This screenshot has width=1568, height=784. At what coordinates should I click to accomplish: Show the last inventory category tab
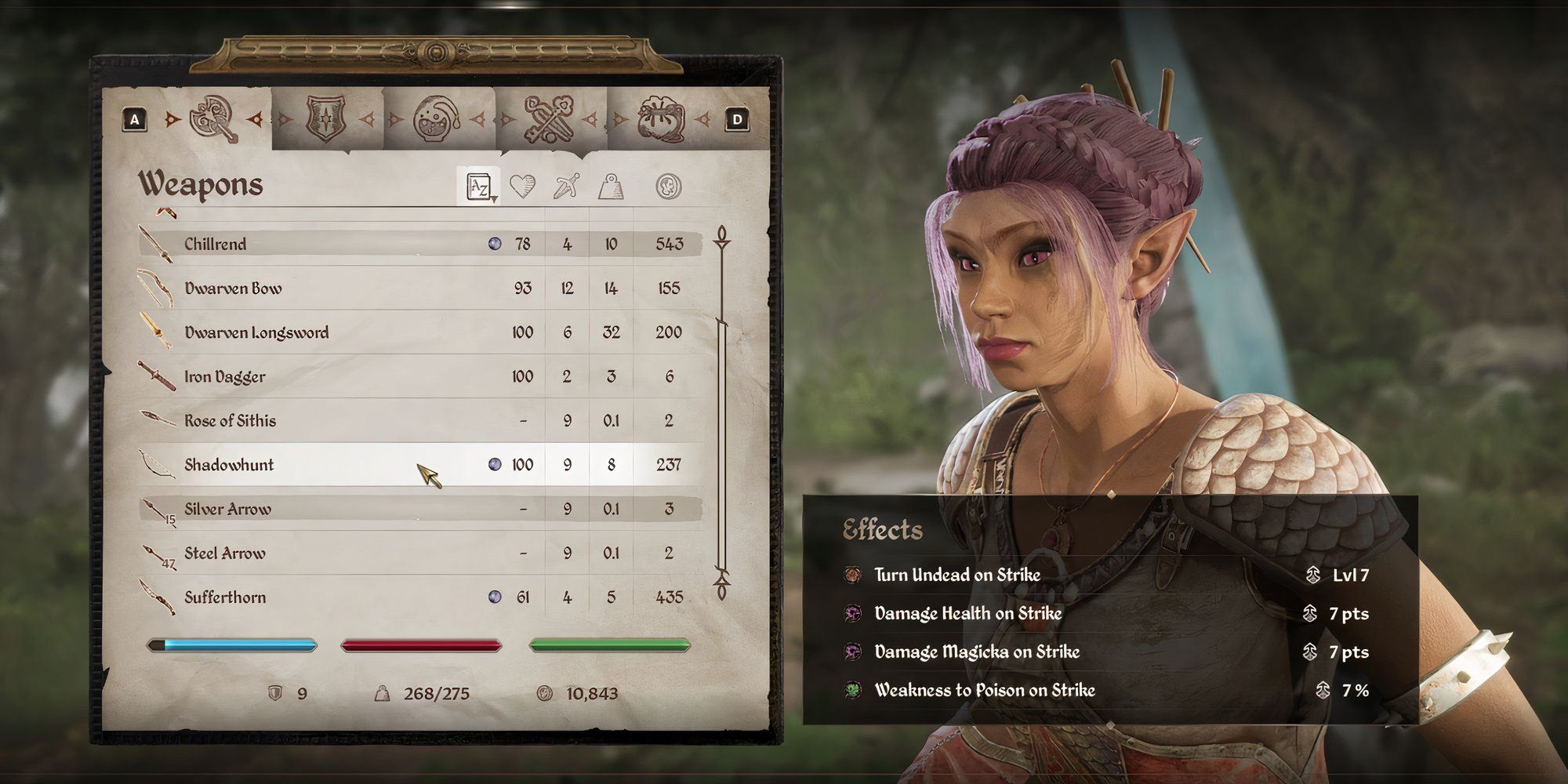[x=660, y=119]
